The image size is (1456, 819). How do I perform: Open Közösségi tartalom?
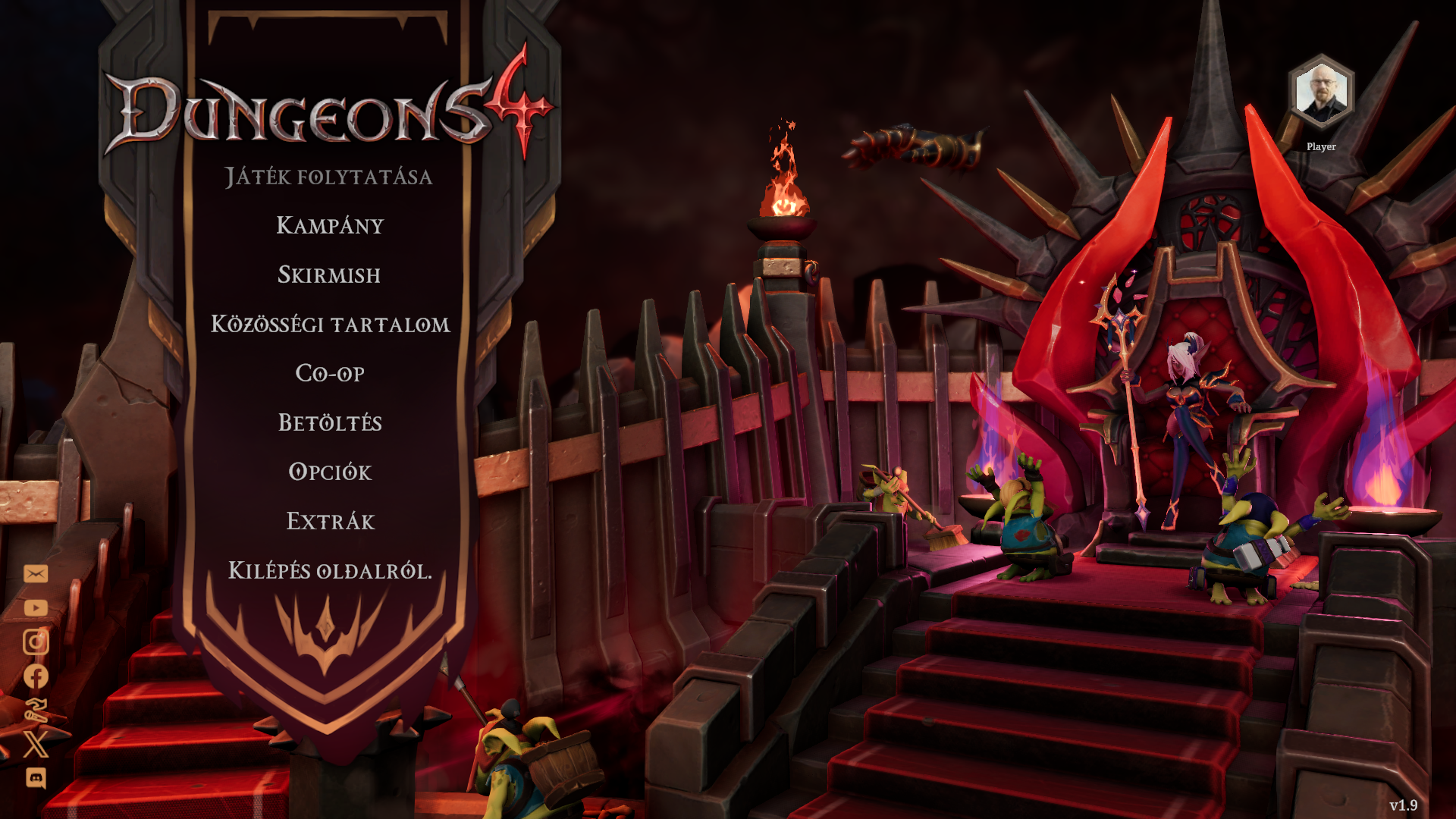click(x=330, y=325)
